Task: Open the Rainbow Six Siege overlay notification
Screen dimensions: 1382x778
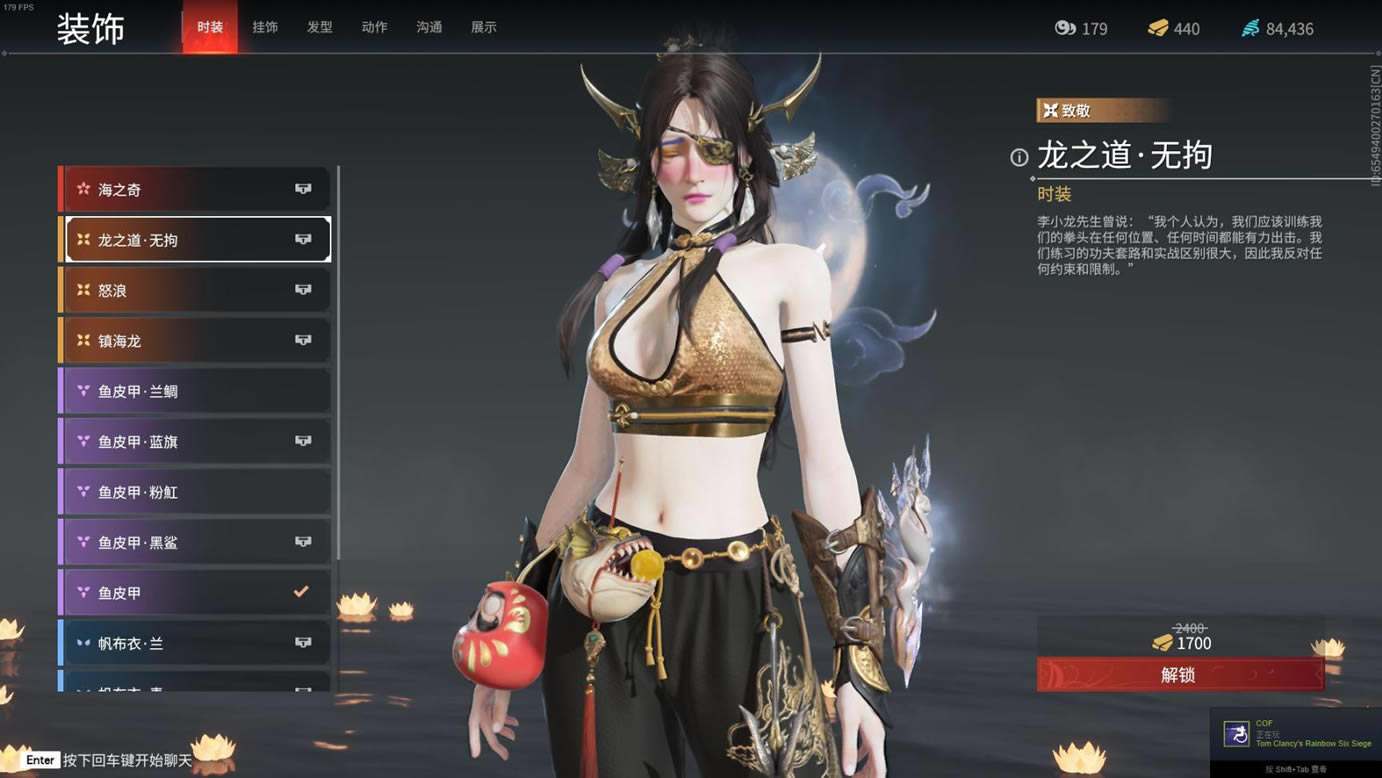Action: point(1296,735)
